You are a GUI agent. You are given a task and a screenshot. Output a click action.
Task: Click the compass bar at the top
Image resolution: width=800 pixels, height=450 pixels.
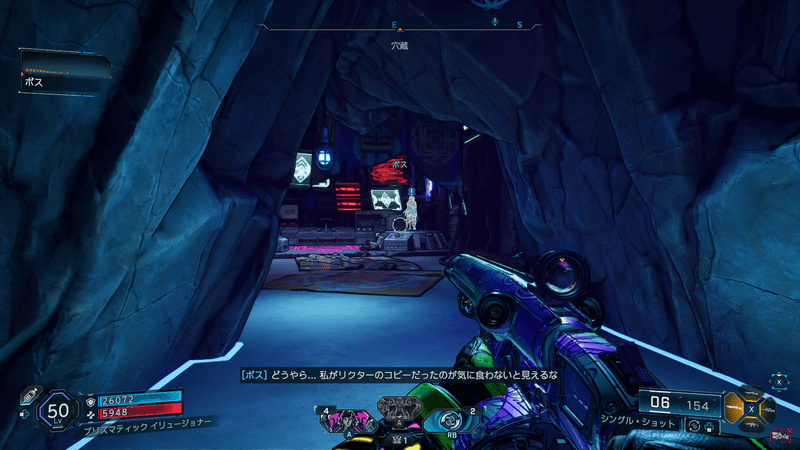pyautogui.click(x=399, y=26)
